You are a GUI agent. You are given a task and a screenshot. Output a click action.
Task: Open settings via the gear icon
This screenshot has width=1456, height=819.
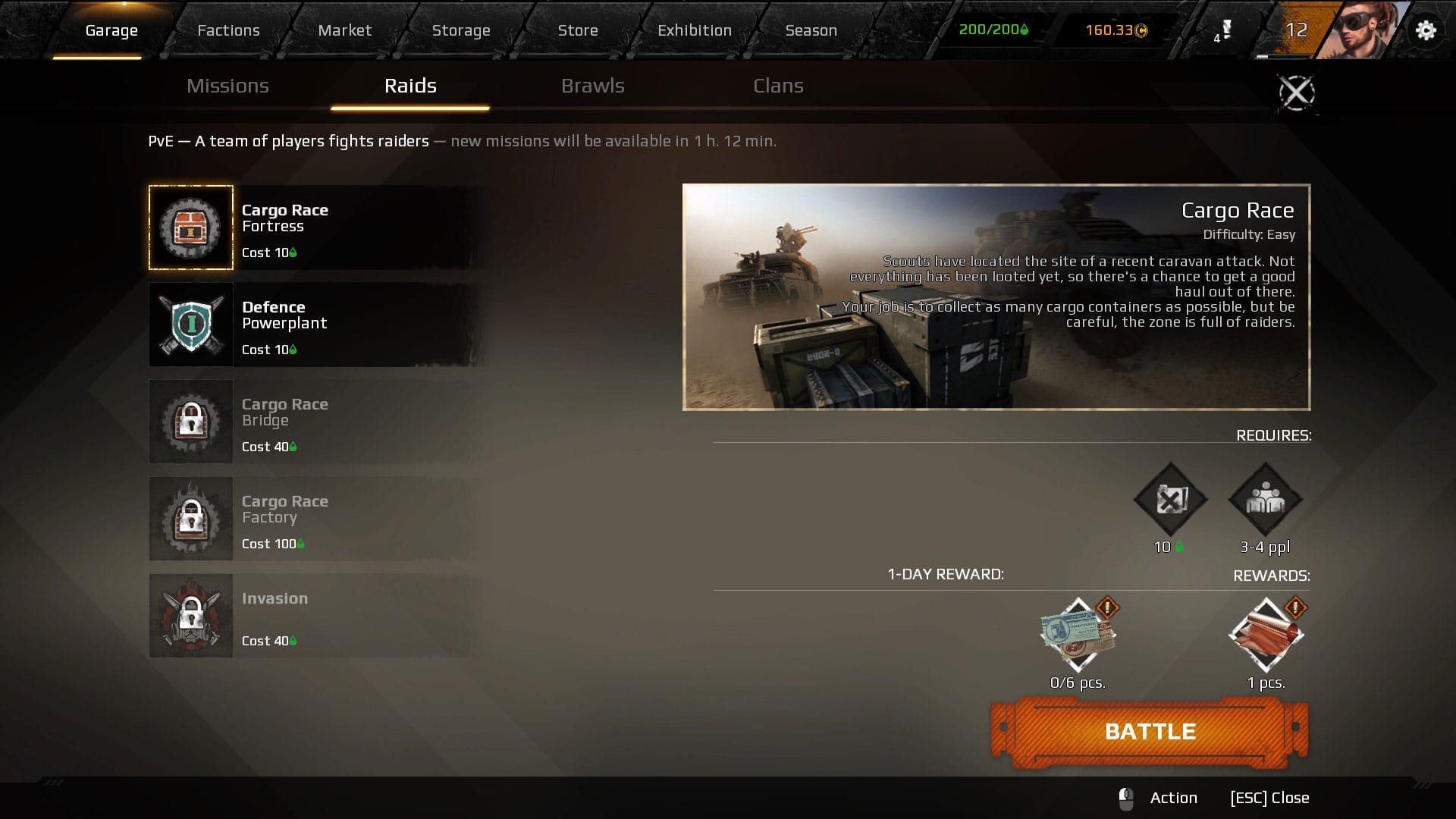[1426, 30]
